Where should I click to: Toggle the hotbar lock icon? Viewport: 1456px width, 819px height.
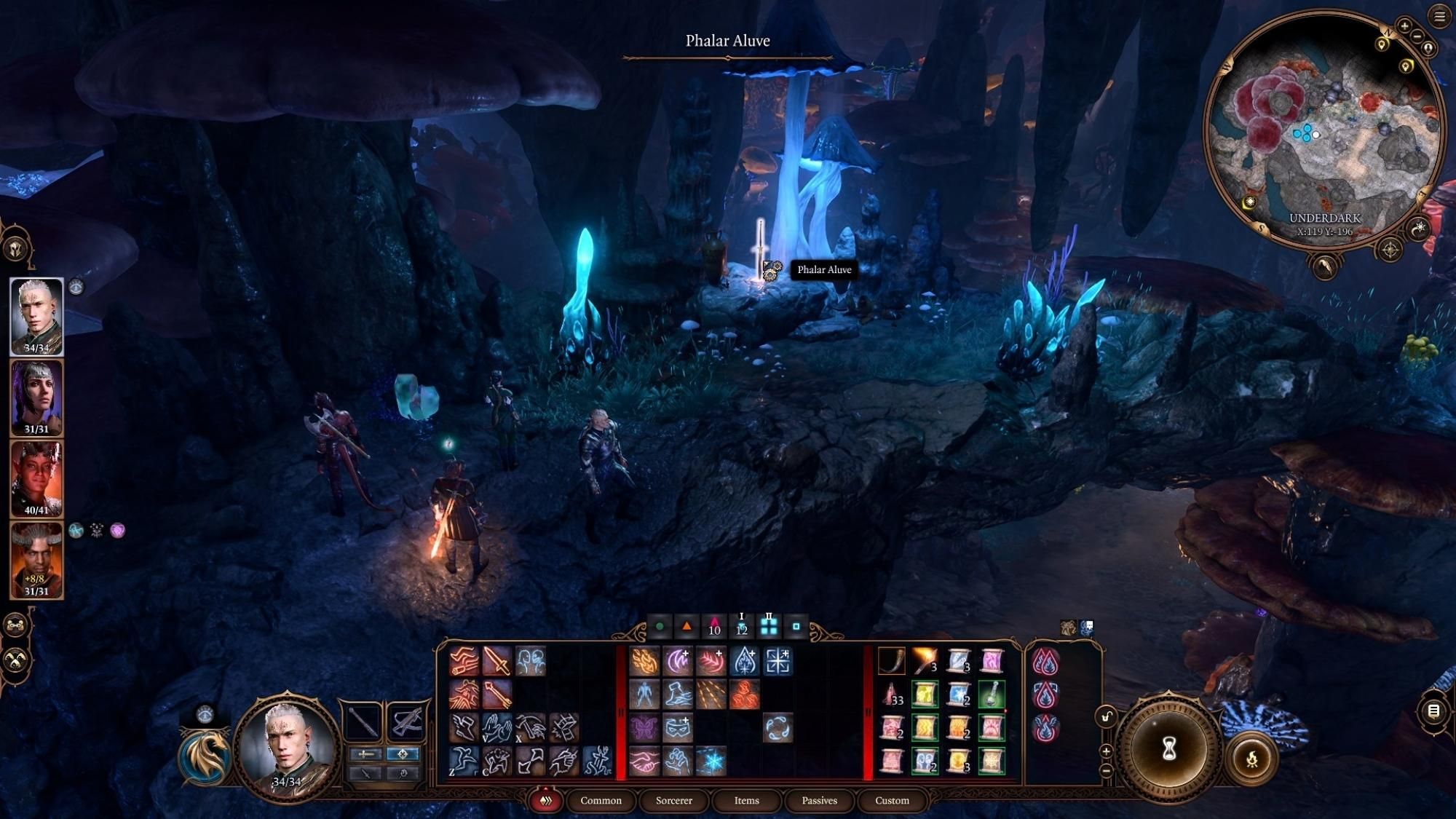pyautogui.click(x=1106, y=716)
